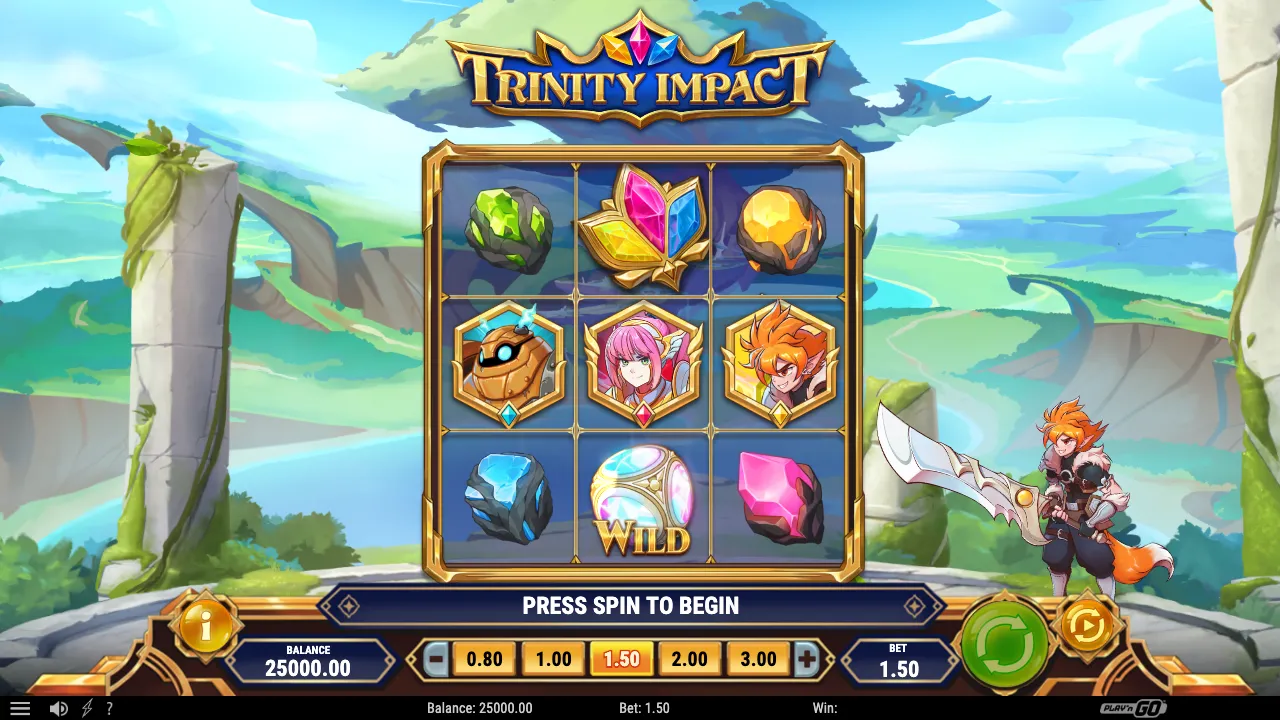This screenshot has height=720, width=1280.
Task: Select the 0.80 bet value
Action: click(484, 658)
